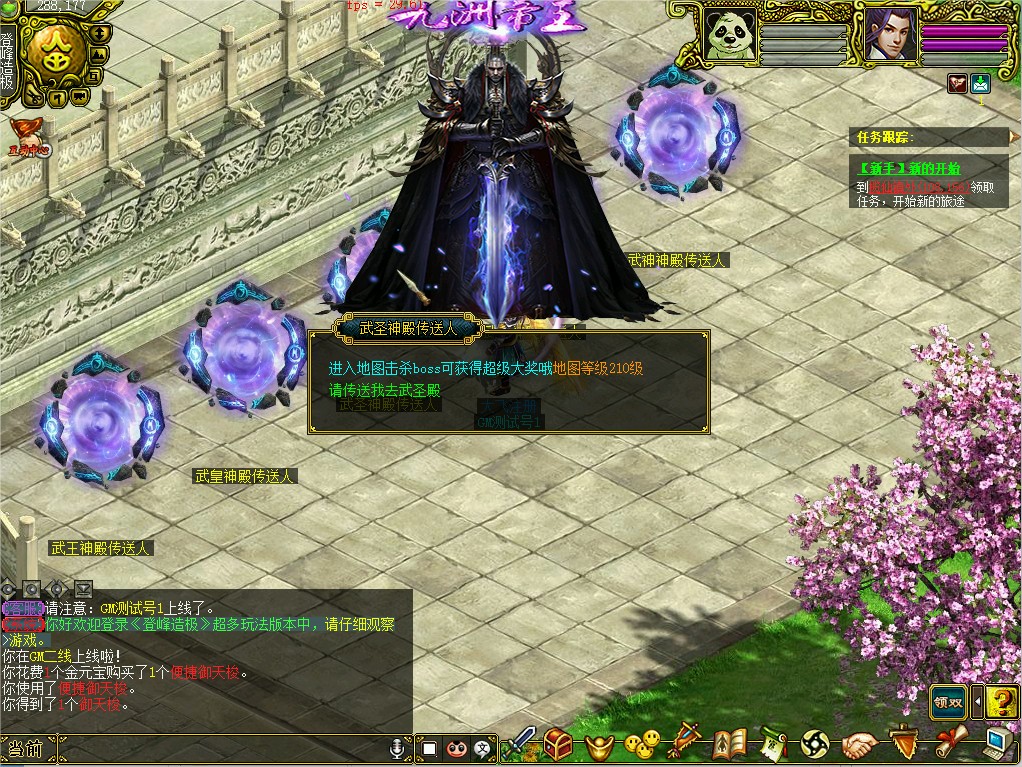Screen dimensions: 1022x767
Task: Open the open book icon
Action: click(x=730, y=743)
